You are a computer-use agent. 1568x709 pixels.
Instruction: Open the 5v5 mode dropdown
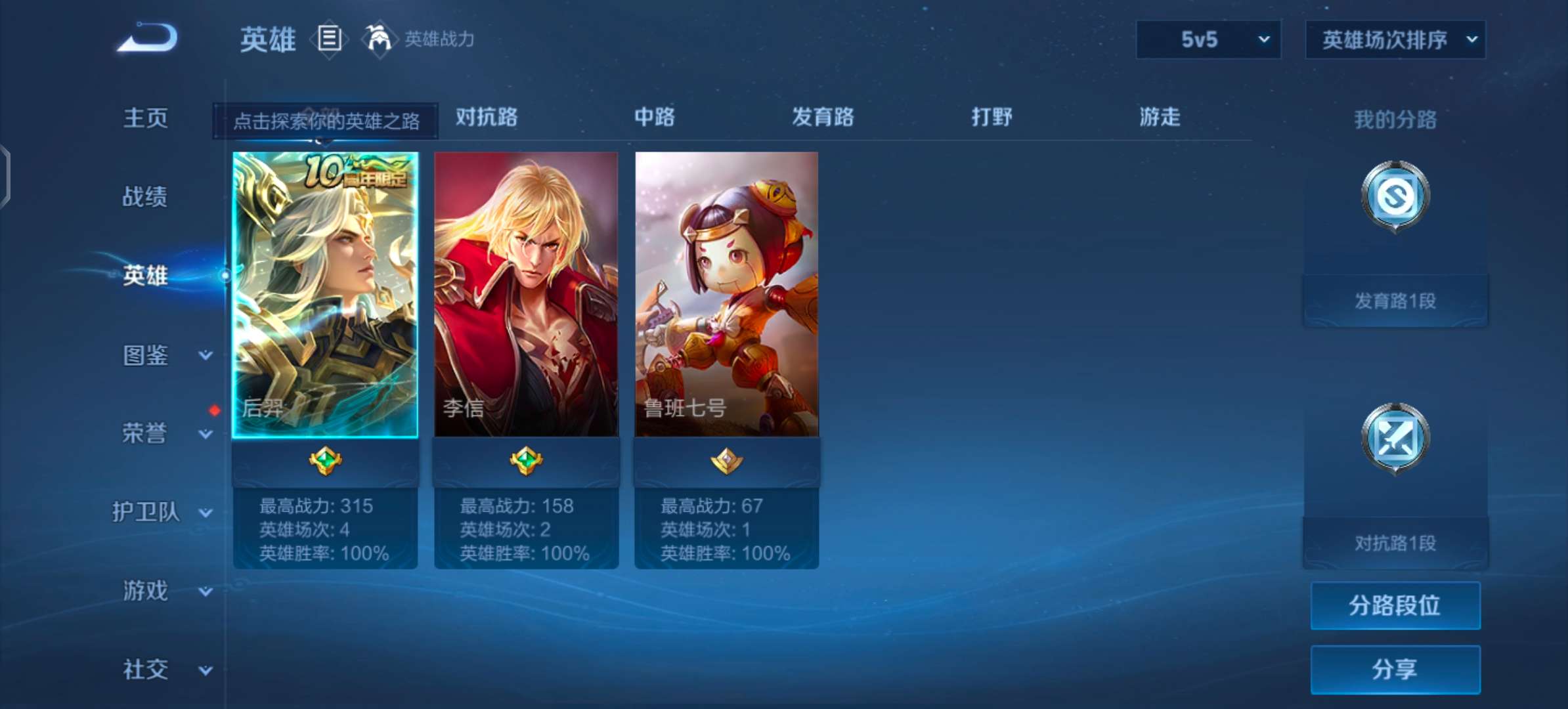tap(1208, 39)
